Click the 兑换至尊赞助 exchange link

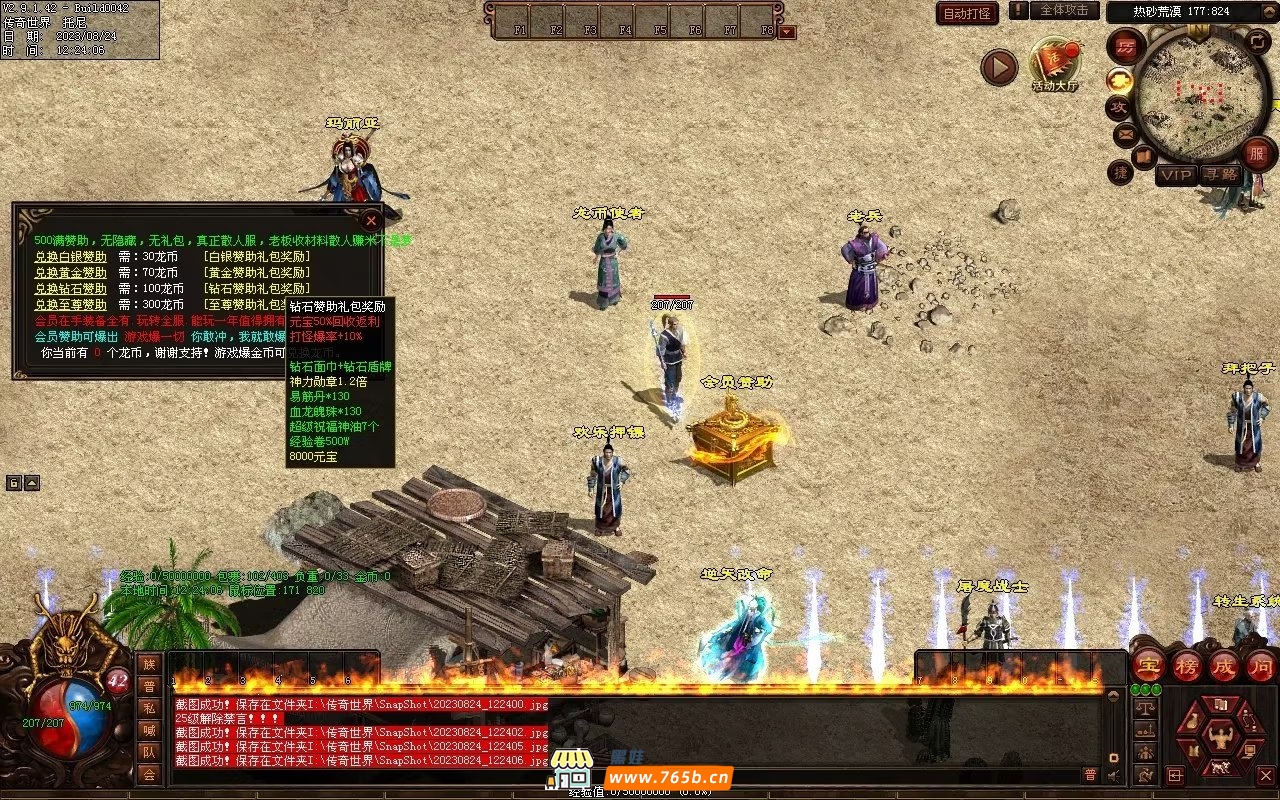click(x=70, y=305)
